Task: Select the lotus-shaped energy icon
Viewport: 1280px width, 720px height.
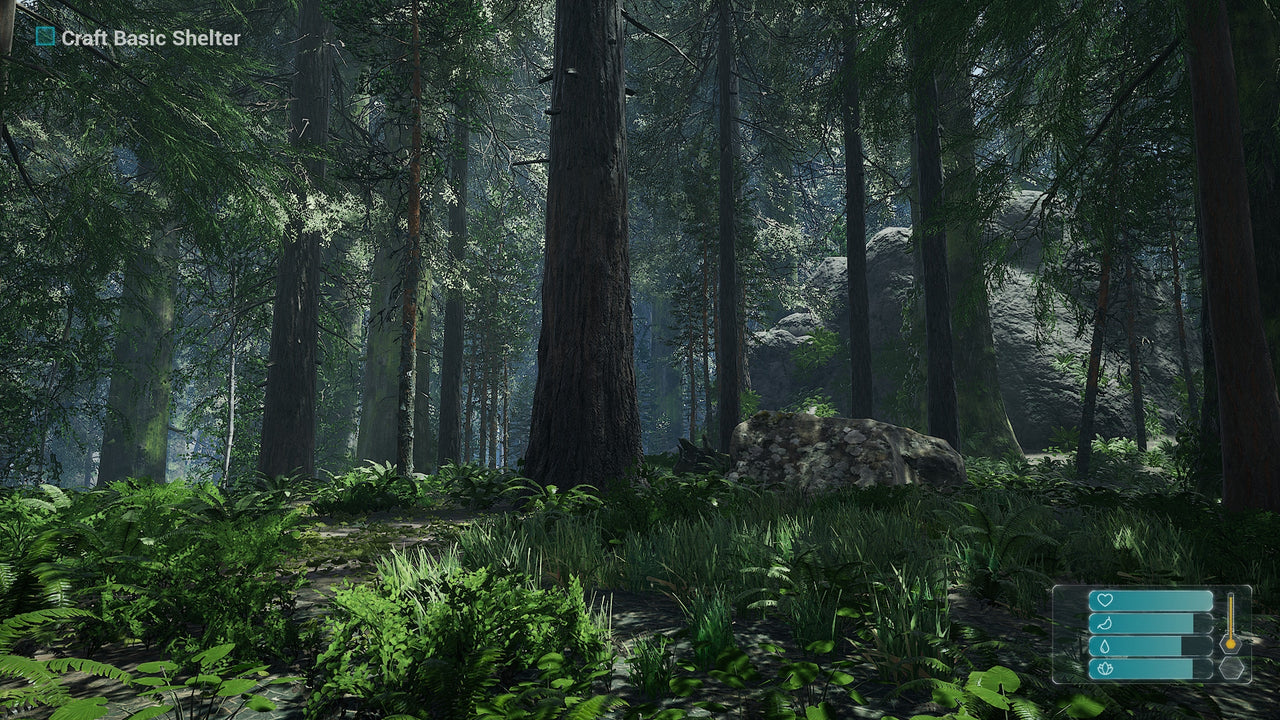Action: [x=1105, y=668]
